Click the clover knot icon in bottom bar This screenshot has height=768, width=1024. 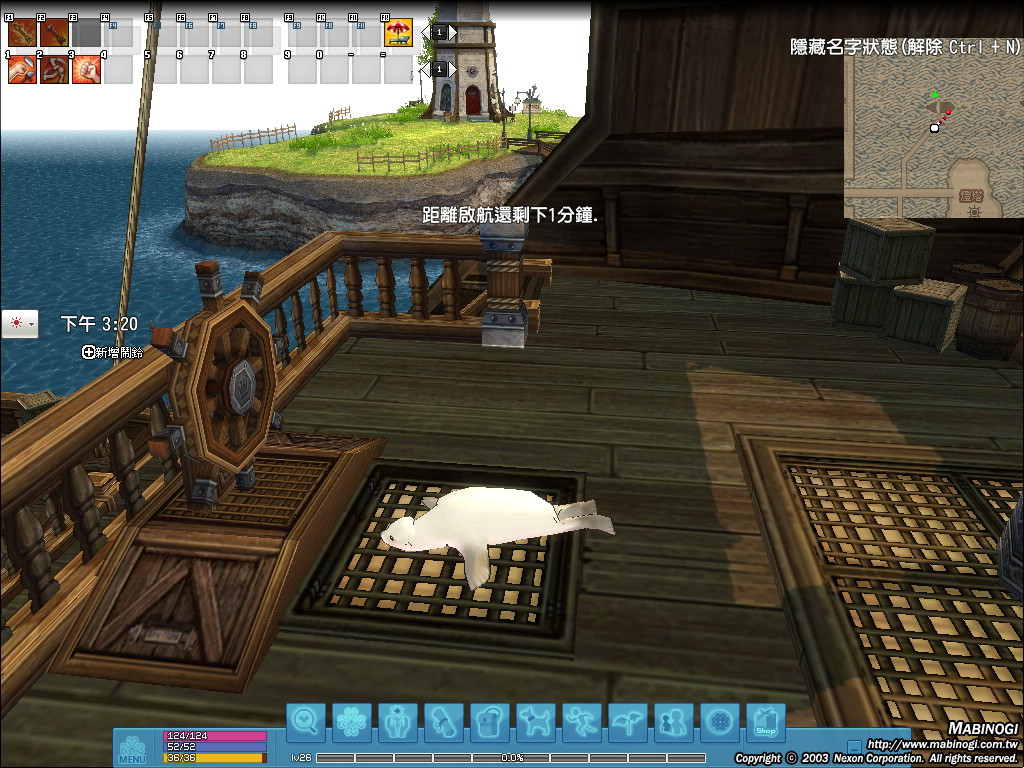click(352, 721)
